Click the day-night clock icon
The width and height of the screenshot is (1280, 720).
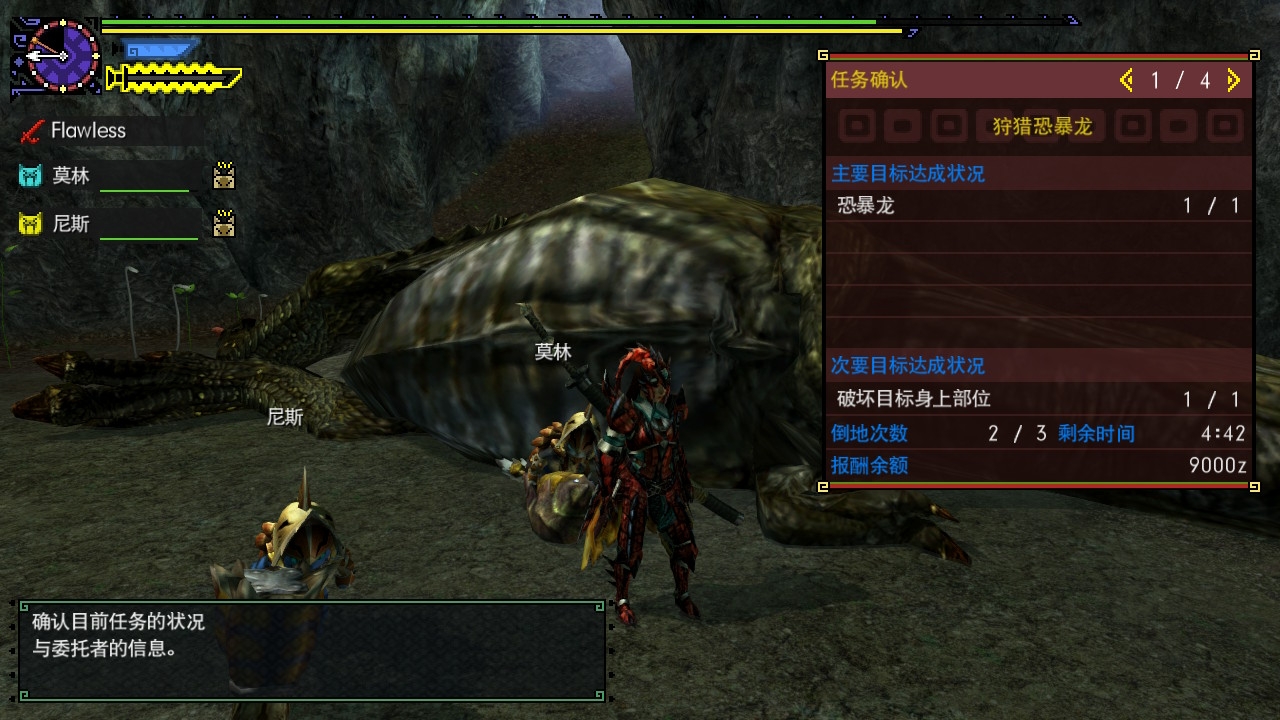tap(62, 55)
